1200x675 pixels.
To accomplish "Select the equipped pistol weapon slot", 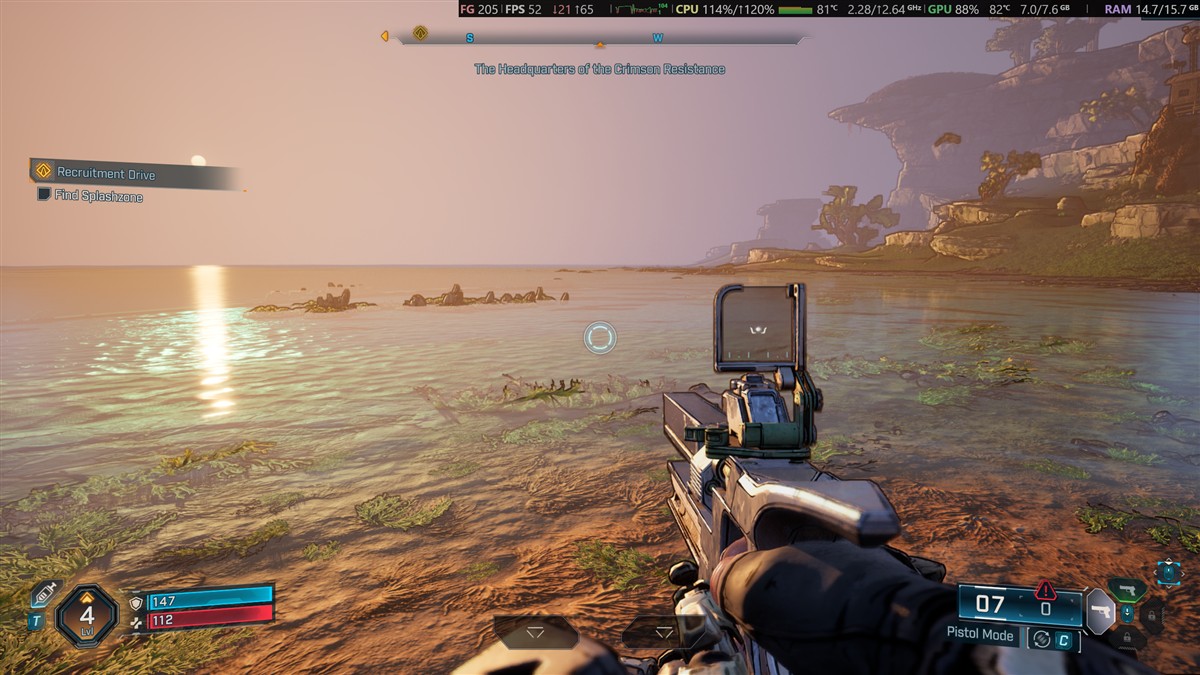I will [1100, 610].
